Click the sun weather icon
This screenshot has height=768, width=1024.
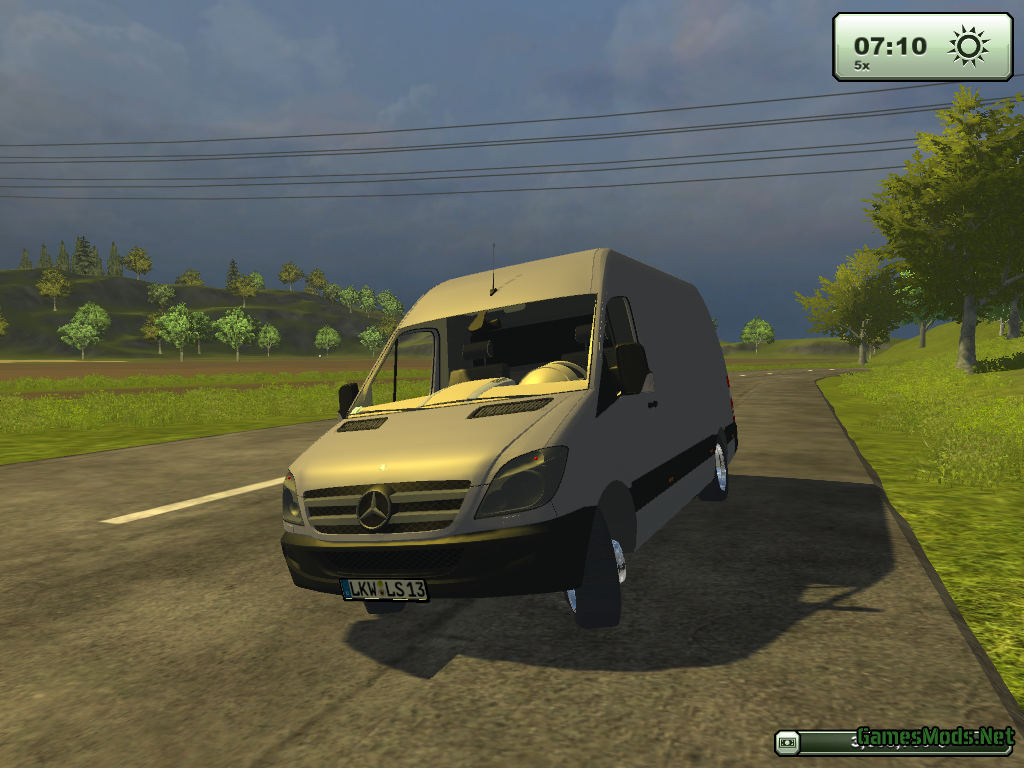click(968, 46)
